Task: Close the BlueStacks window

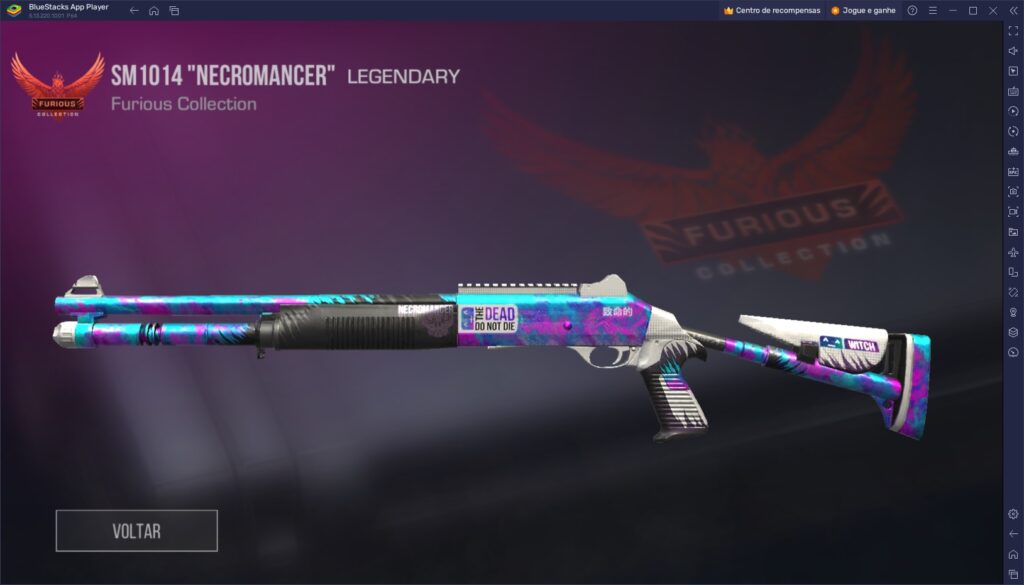Action: click(993, 10)
